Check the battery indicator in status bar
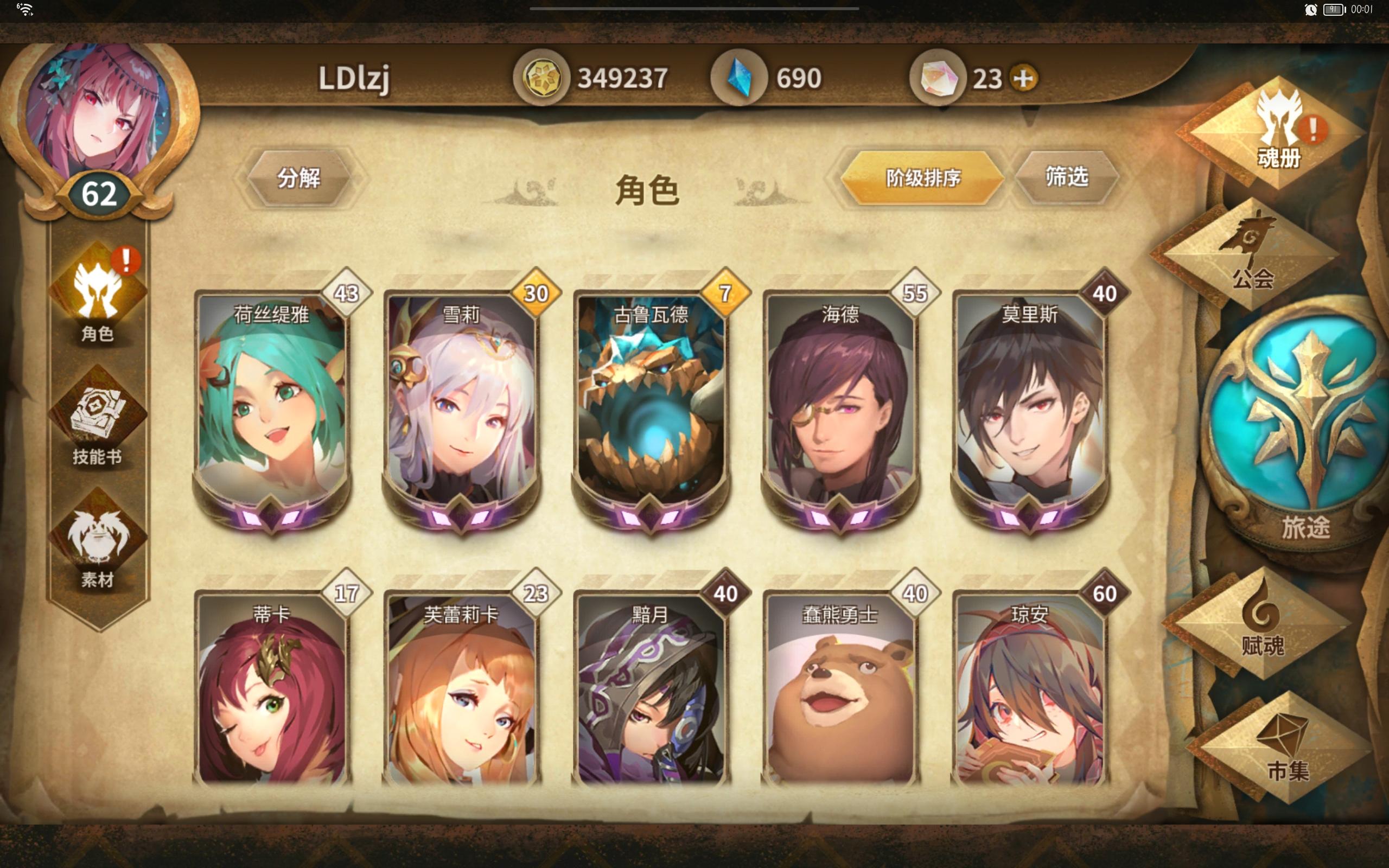Image resolution: width=1389 pixels, height=868 pixels. [1335, 9]
